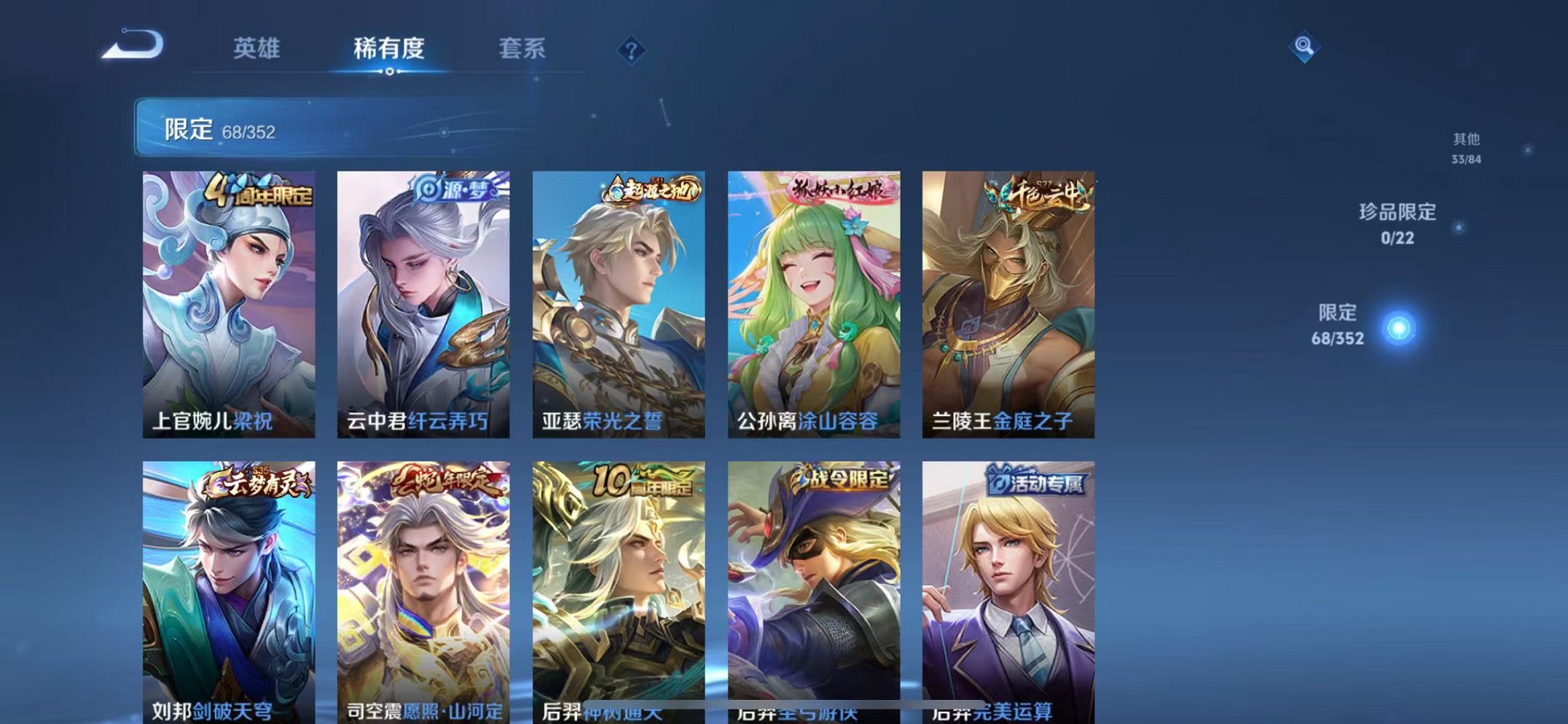Image resolution: width=1568 pixels, height=724 pixels.
Task: Switch to the 英雄 tab
Action: pos(257,49)
